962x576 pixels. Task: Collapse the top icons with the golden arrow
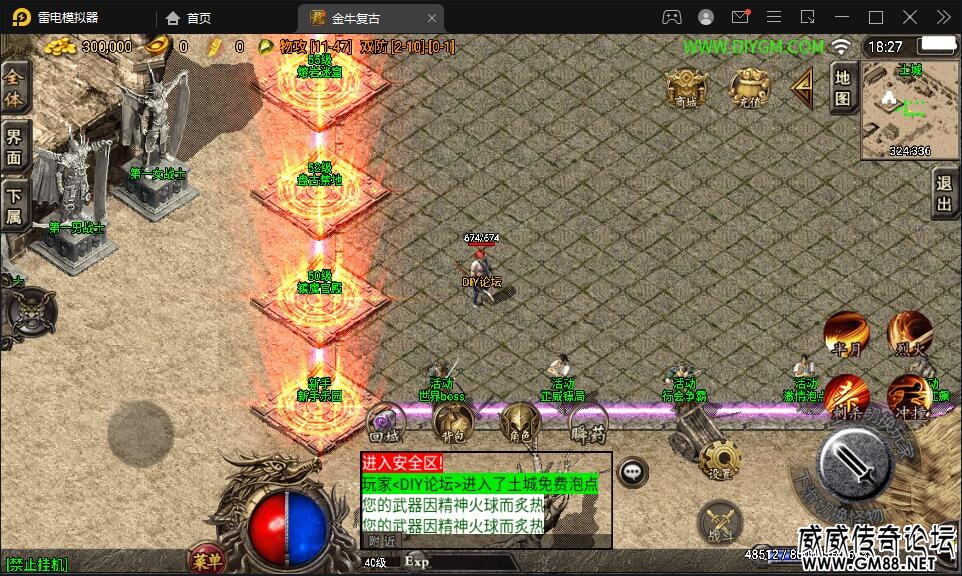click(x=802, y=88)
